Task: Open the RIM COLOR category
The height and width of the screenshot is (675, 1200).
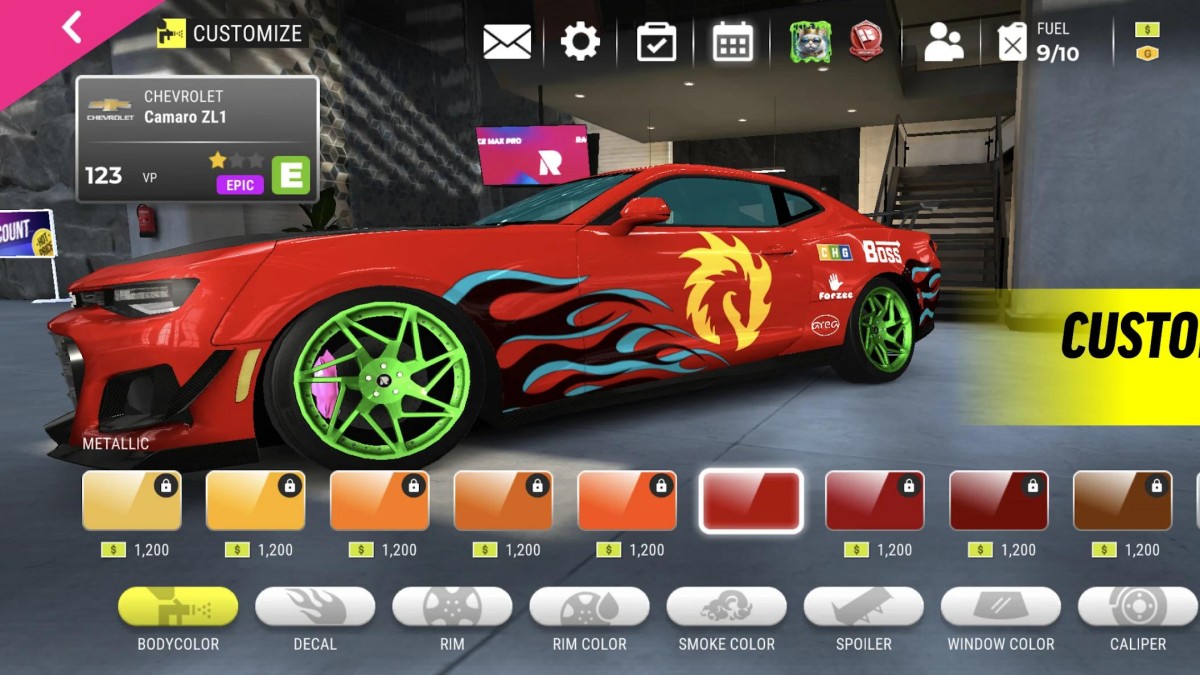Action: coord(589,607)
